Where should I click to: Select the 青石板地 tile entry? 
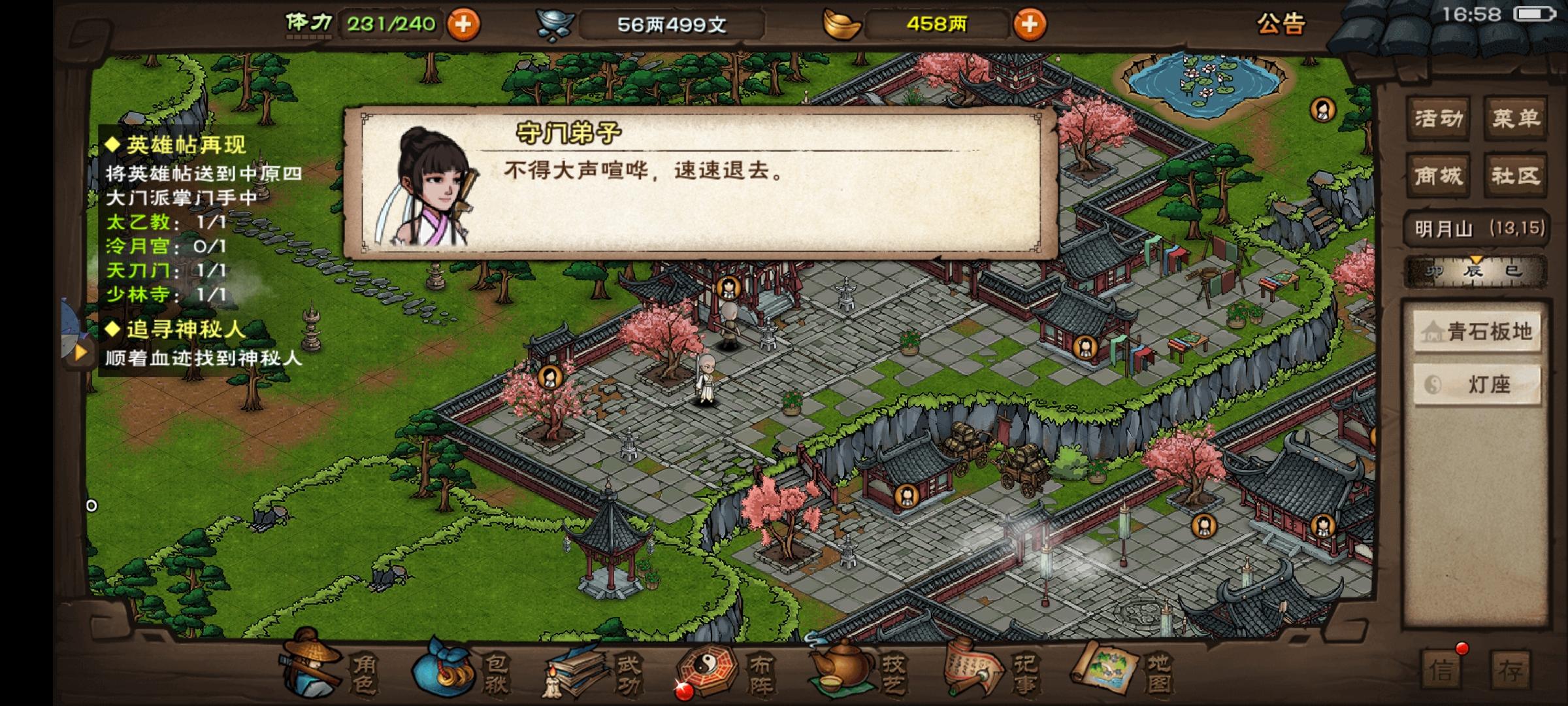pos(1477,332)
